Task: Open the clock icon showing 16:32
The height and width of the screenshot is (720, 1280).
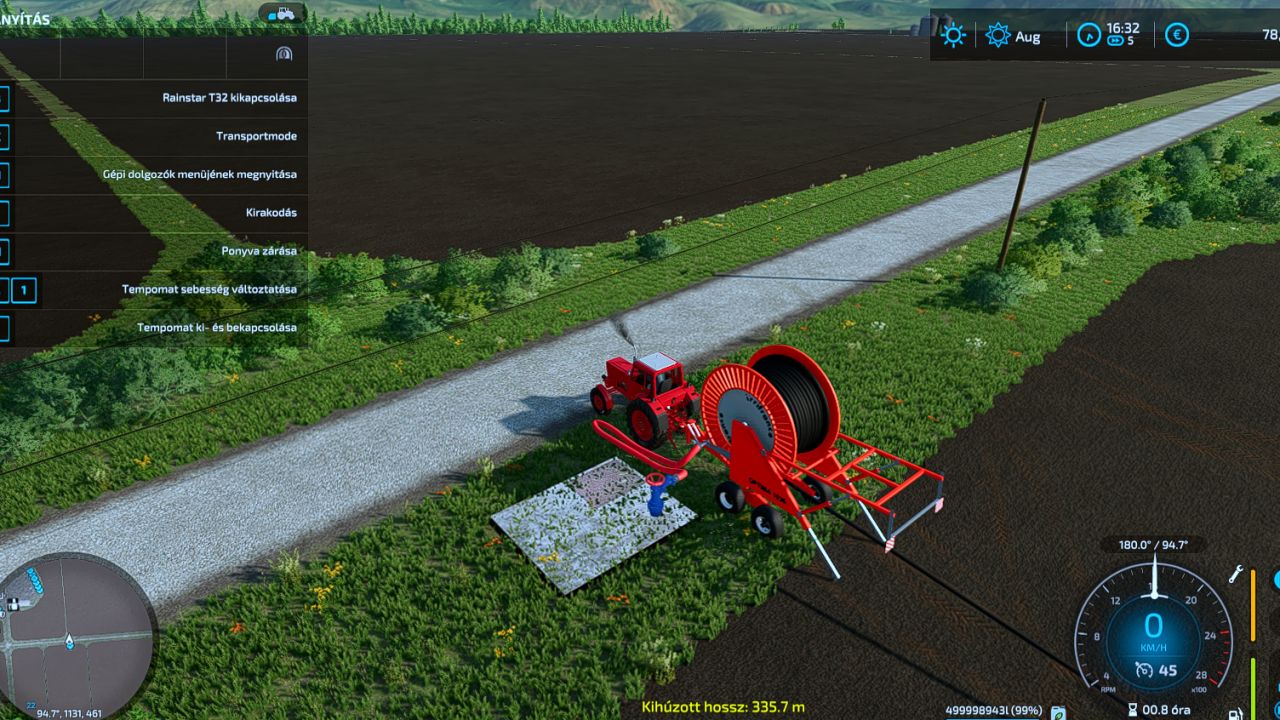Action: [1090, 34]
